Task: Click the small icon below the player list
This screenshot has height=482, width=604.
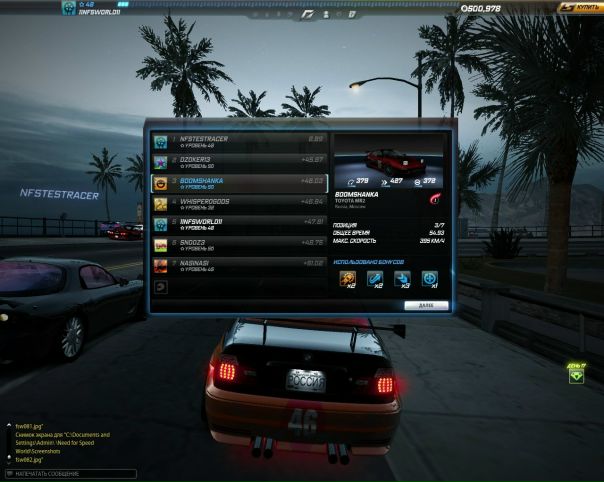Action: point(161,286)
